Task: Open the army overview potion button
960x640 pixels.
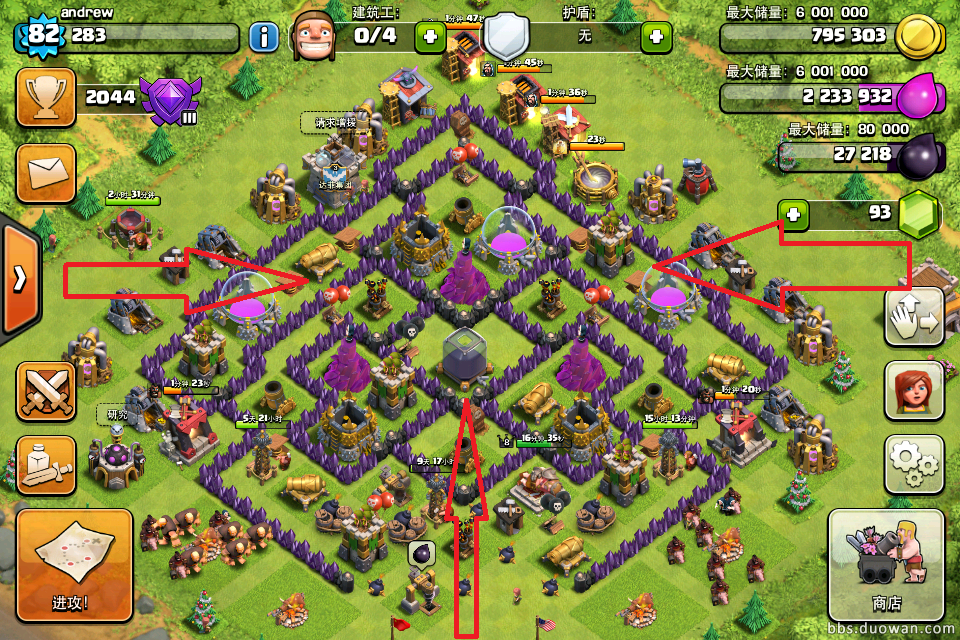Action: click(46, 465)
